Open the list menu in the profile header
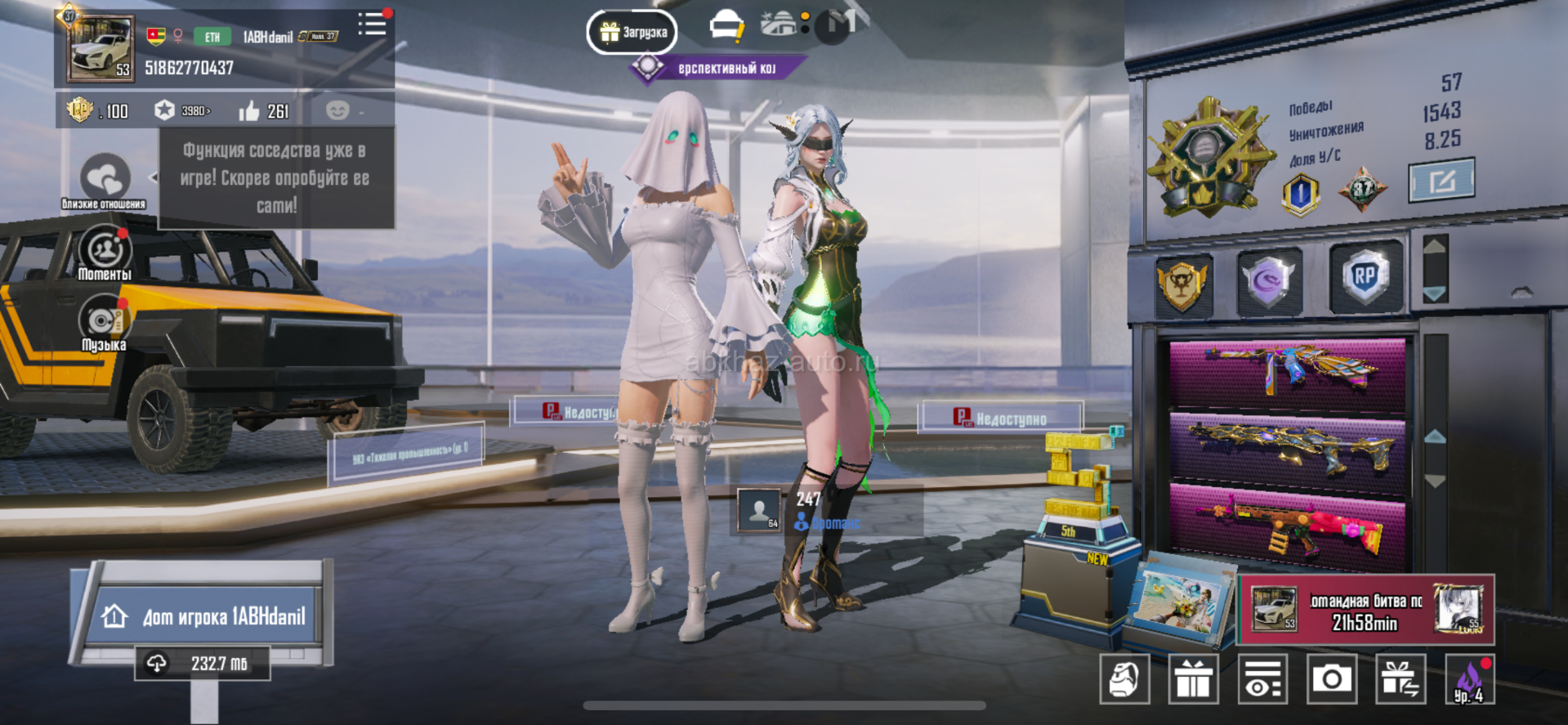Image resolution: width=1568 pixels, height=725 pixels. point(373,24)
